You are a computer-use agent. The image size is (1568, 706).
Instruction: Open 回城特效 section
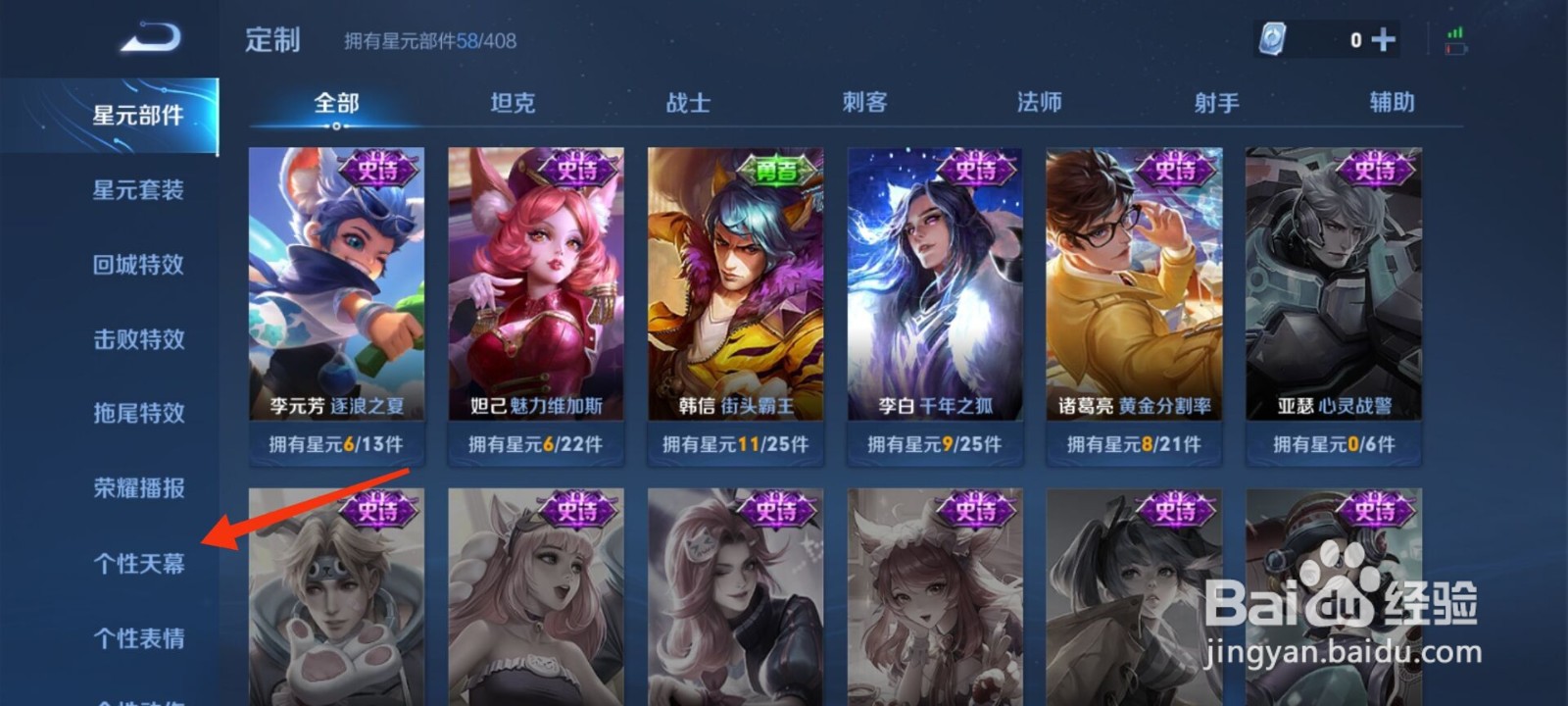[137, 264]
